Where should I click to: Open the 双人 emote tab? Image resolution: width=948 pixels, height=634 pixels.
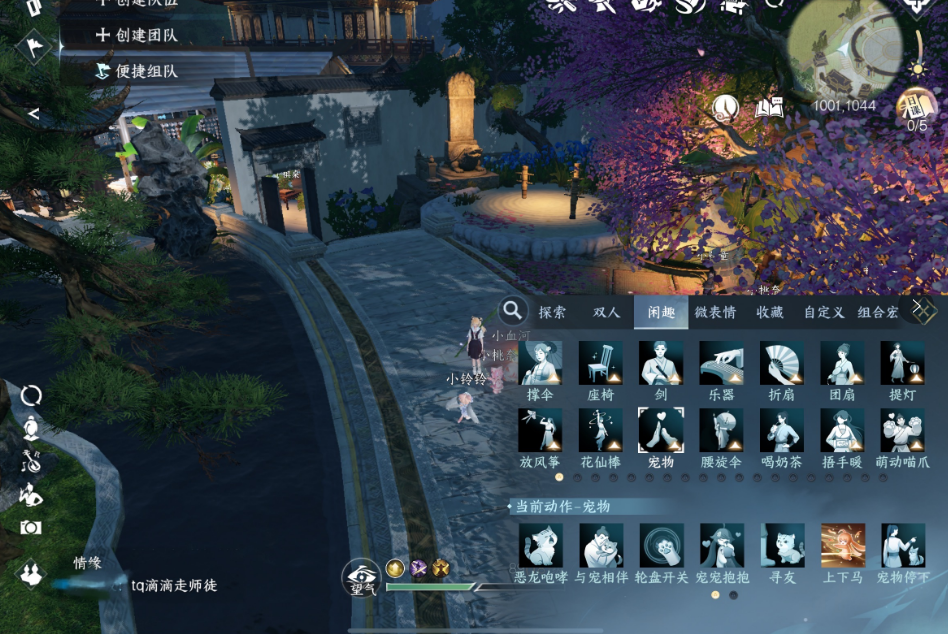click(607, 312)
